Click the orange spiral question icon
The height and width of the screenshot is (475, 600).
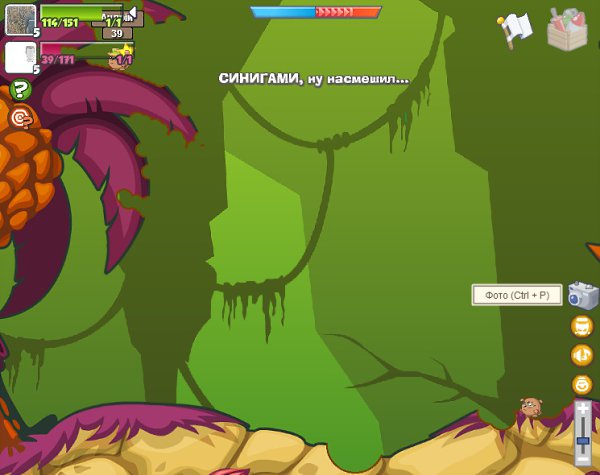click(20, 119)
